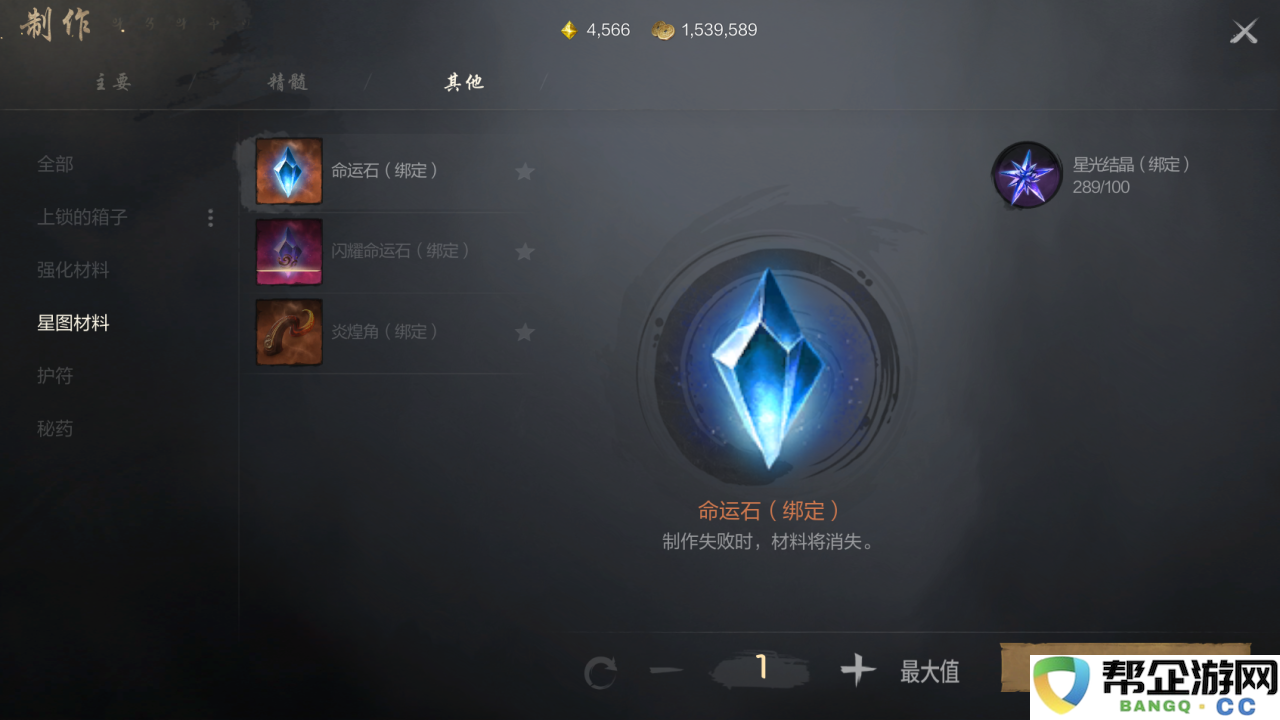Click the large 命运石 preview image

coord(768,370)
